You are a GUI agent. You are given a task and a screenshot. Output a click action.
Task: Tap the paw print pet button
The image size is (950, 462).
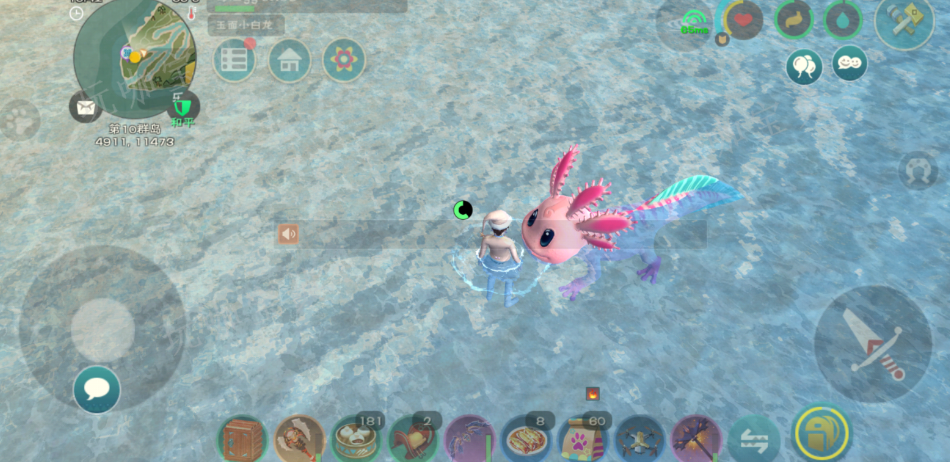pyautogui.click(x=17, y=121)
